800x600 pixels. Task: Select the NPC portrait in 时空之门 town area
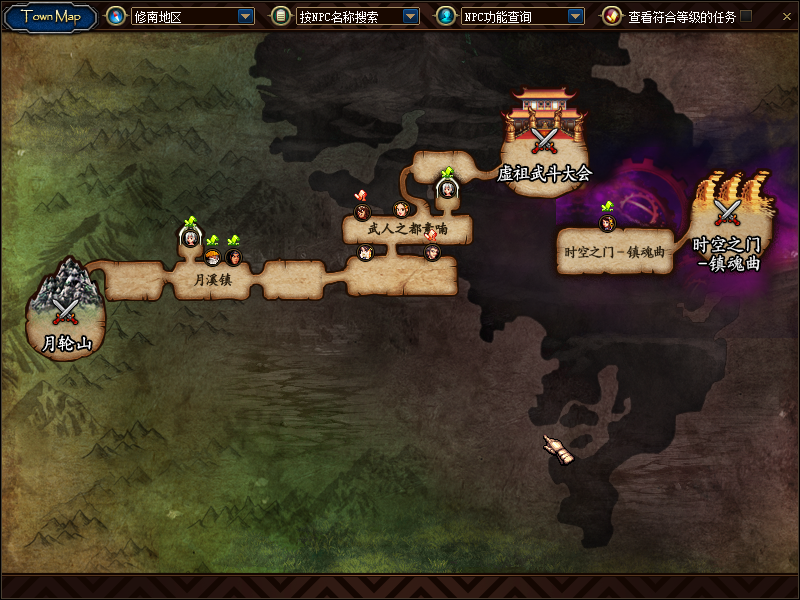(607, 222)
